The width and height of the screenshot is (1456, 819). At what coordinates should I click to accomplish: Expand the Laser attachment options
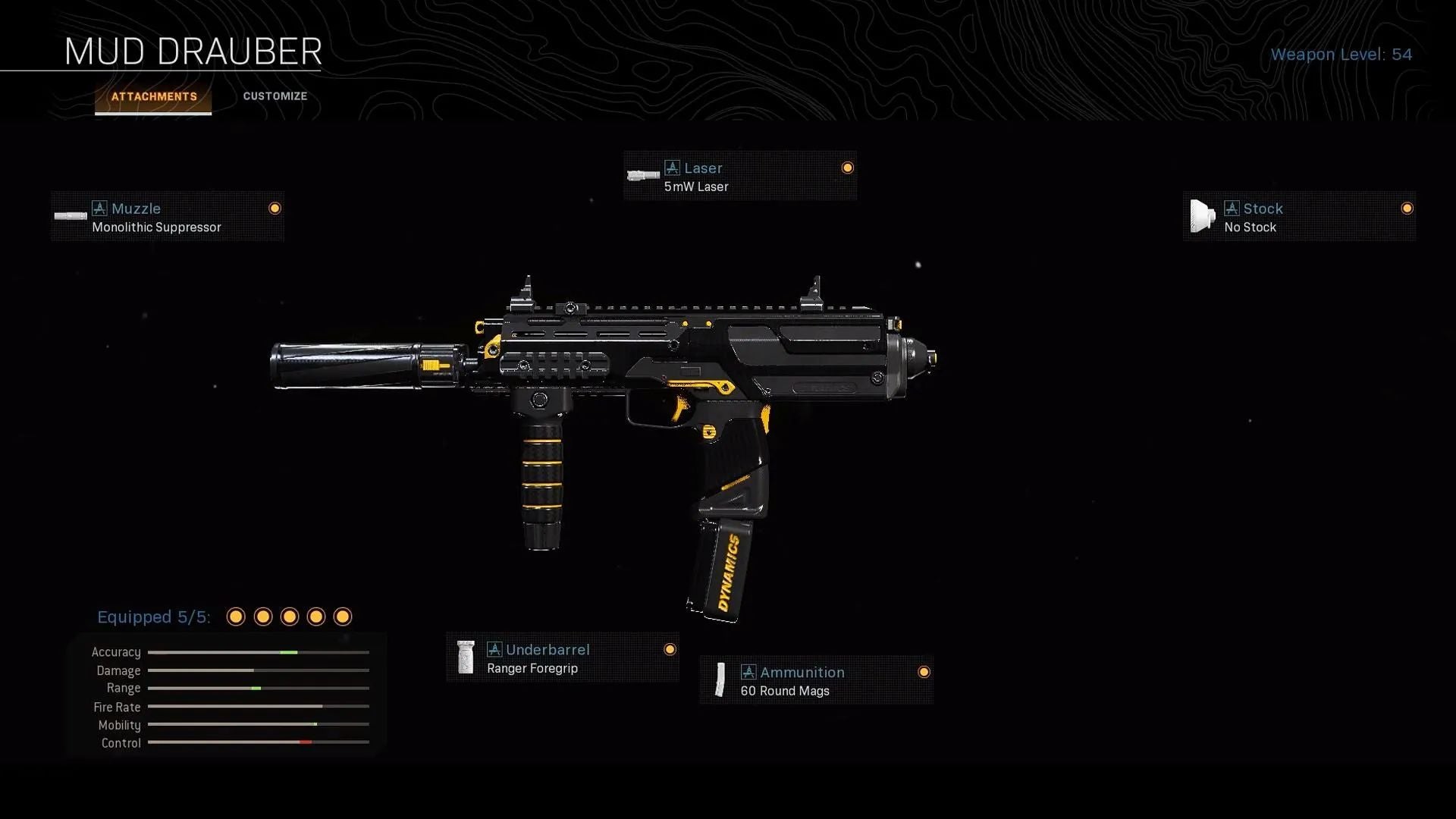coord(739,175)
